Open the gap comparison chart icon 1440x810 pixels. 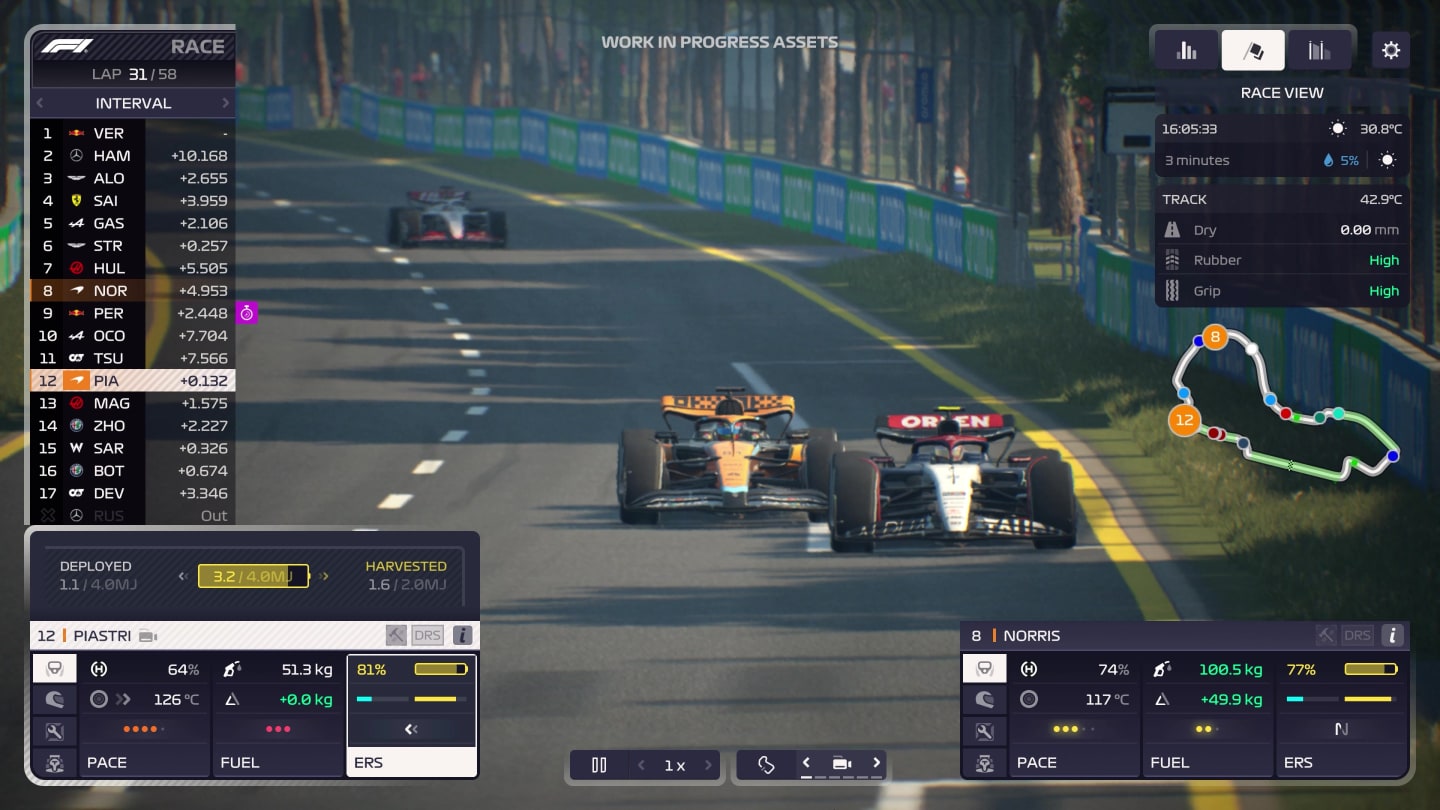tap(1320, 50)
